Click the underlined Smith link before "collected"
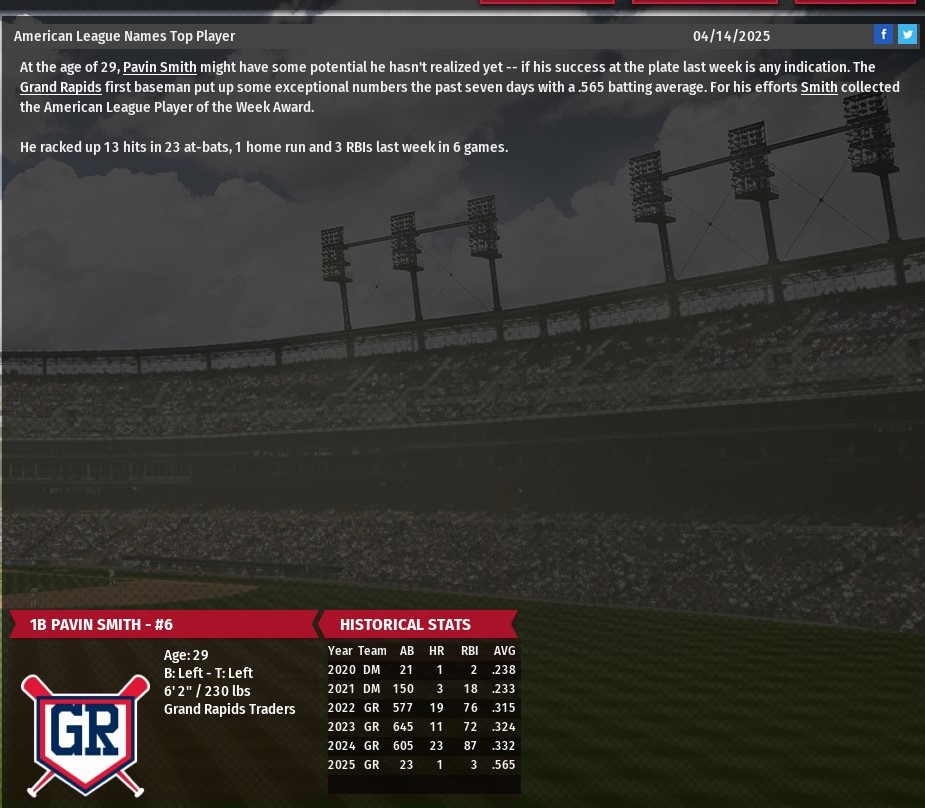 coord(819,88)
